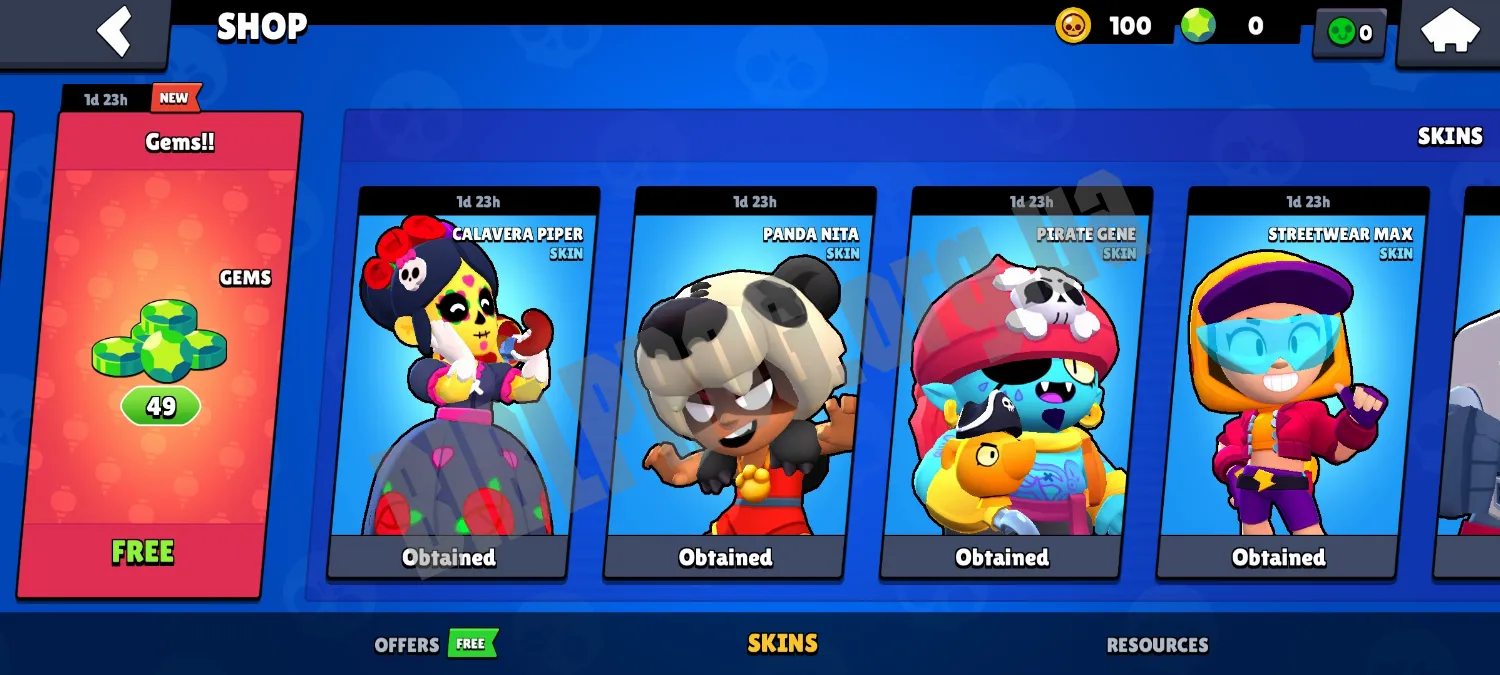
Task: View the Streetwear Max skin card
Action: click(1291, 380)
